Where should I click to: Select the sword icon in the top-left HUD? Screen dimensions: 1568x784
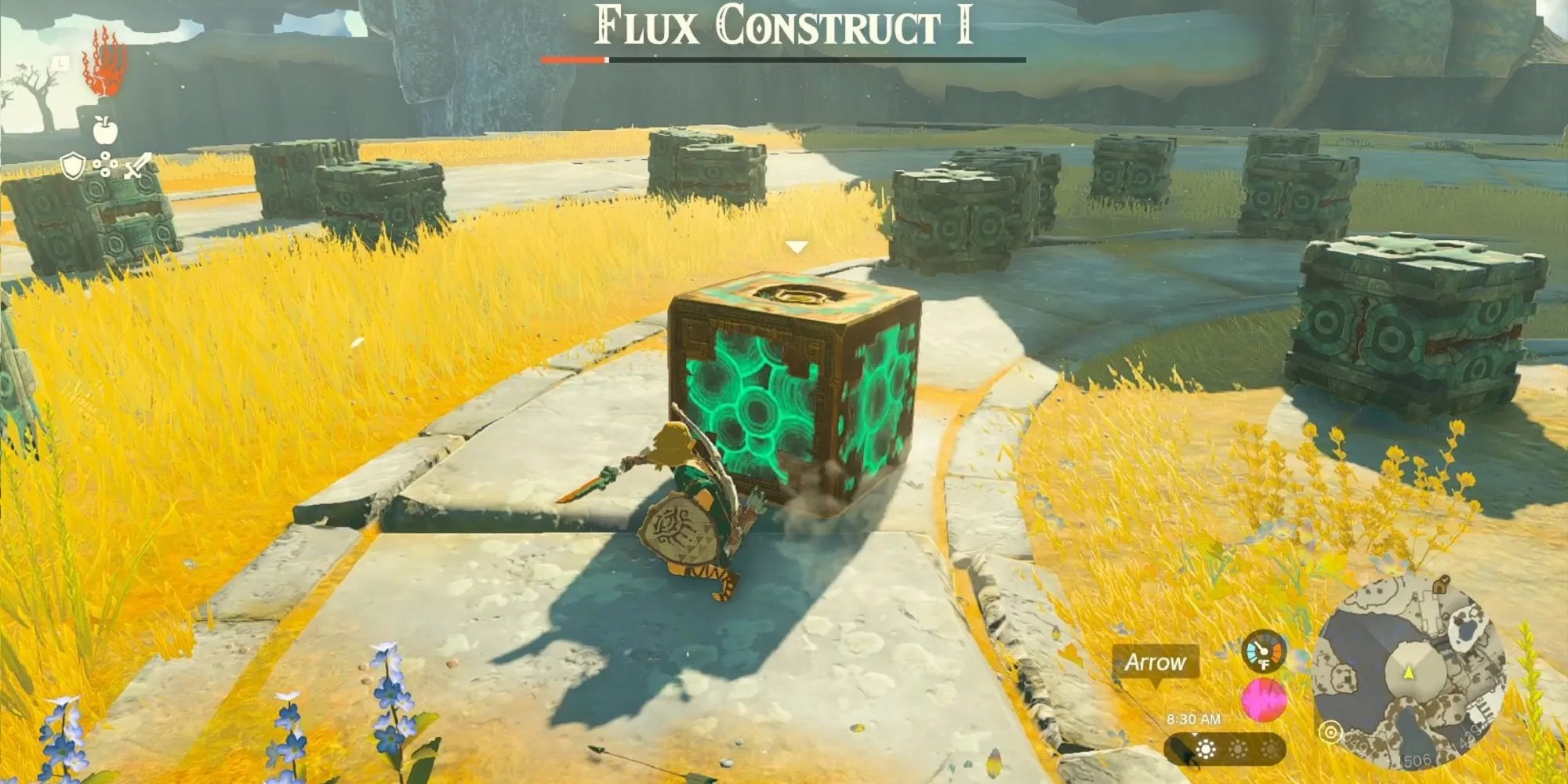pos(136,166)
